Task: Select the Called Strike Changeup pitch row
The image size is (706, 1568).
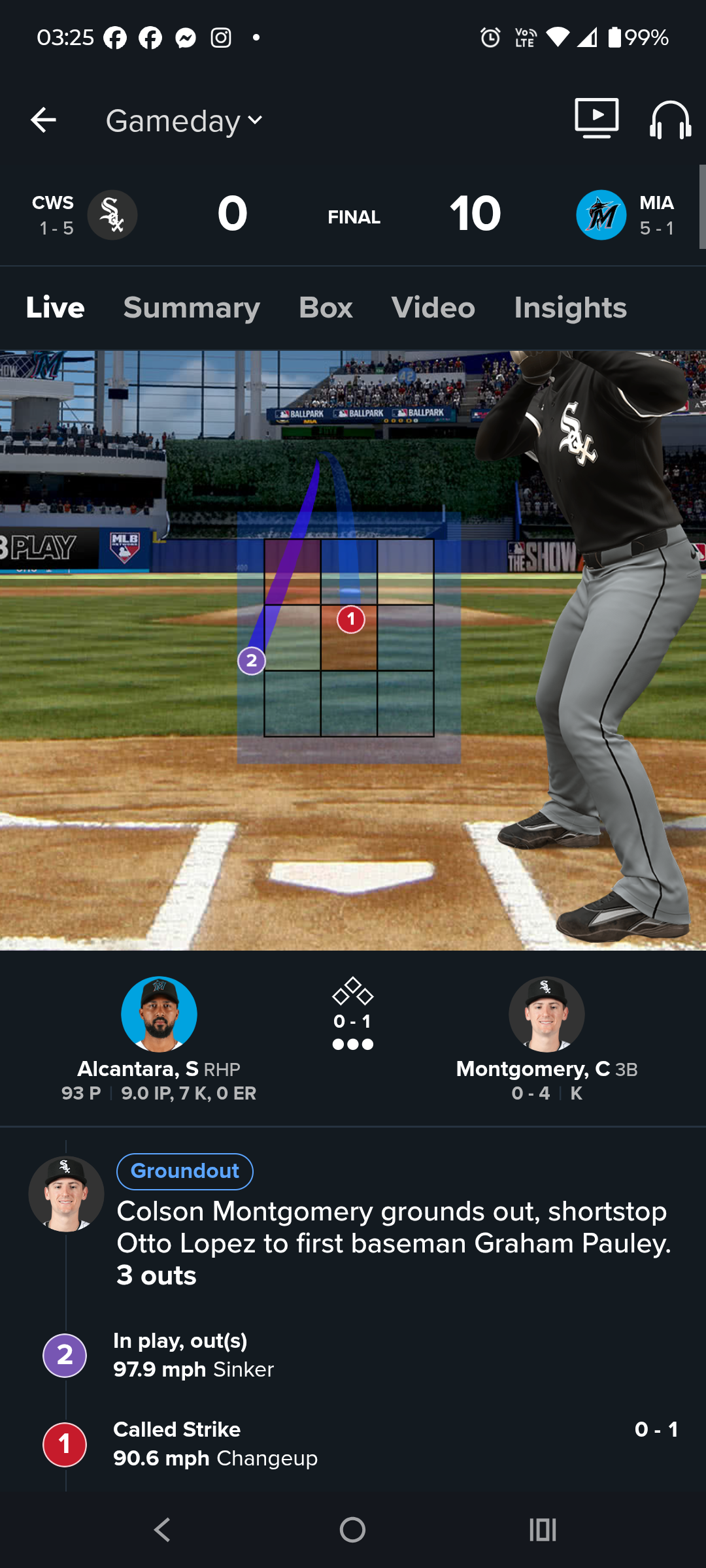Action: click(216, 1445)
